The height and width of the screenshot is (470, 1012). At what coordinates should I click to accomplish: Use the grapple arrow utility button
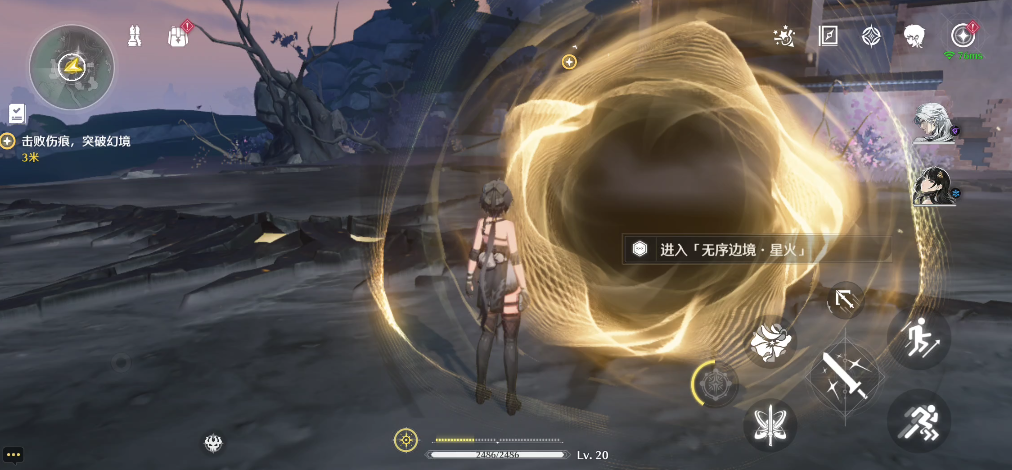pos(845,299)
